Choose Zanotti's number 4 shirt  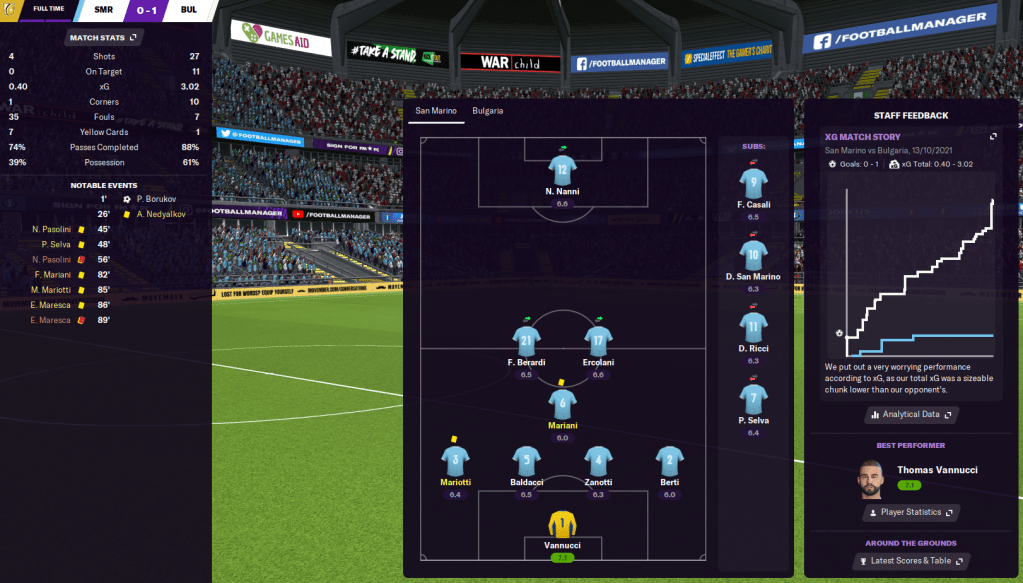(598, 461)
